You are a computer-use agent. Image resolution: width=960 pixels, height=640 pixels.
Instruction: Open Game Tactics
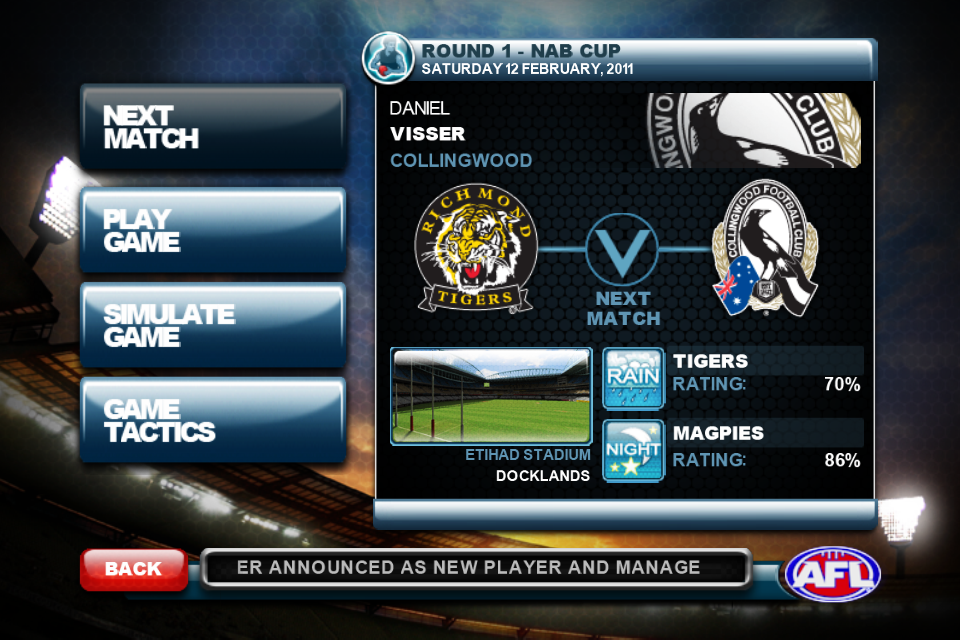(212, 421)
